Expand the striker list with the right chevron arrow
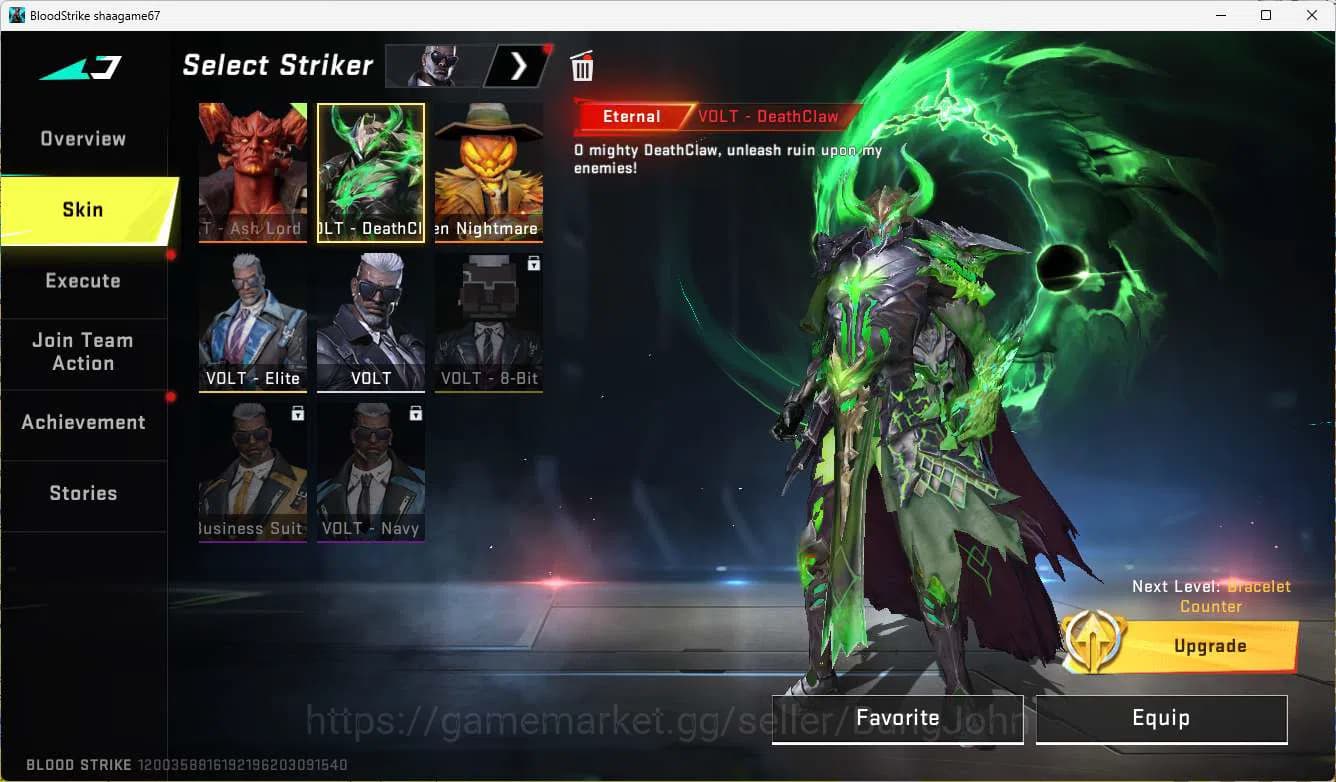Screen dimensions: 1336x782 click(516, 66)
